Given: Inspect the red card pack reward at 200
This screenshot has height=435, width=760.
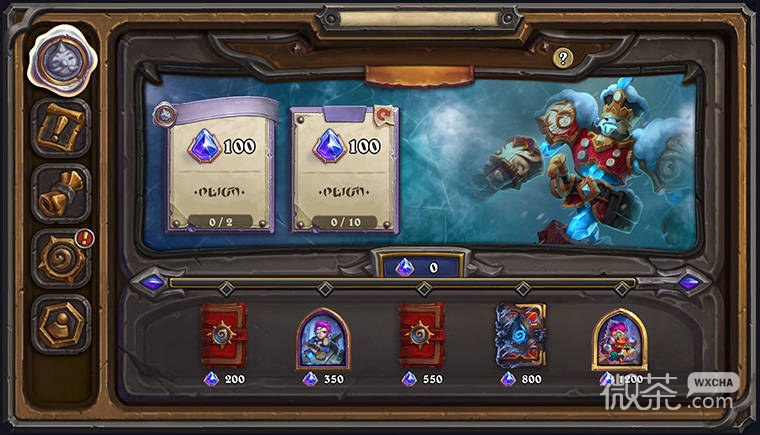Looking at the screenshot, I should [x=224, y=336].
